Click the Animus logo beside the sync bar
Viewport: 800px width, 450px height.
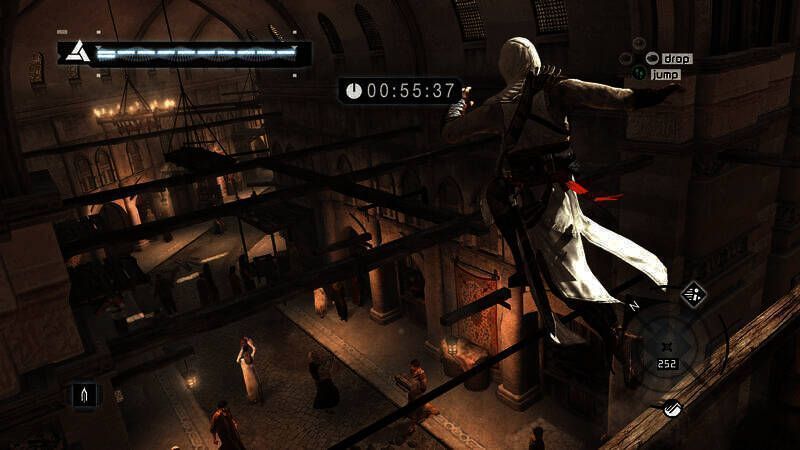click(x=74, y=51)
